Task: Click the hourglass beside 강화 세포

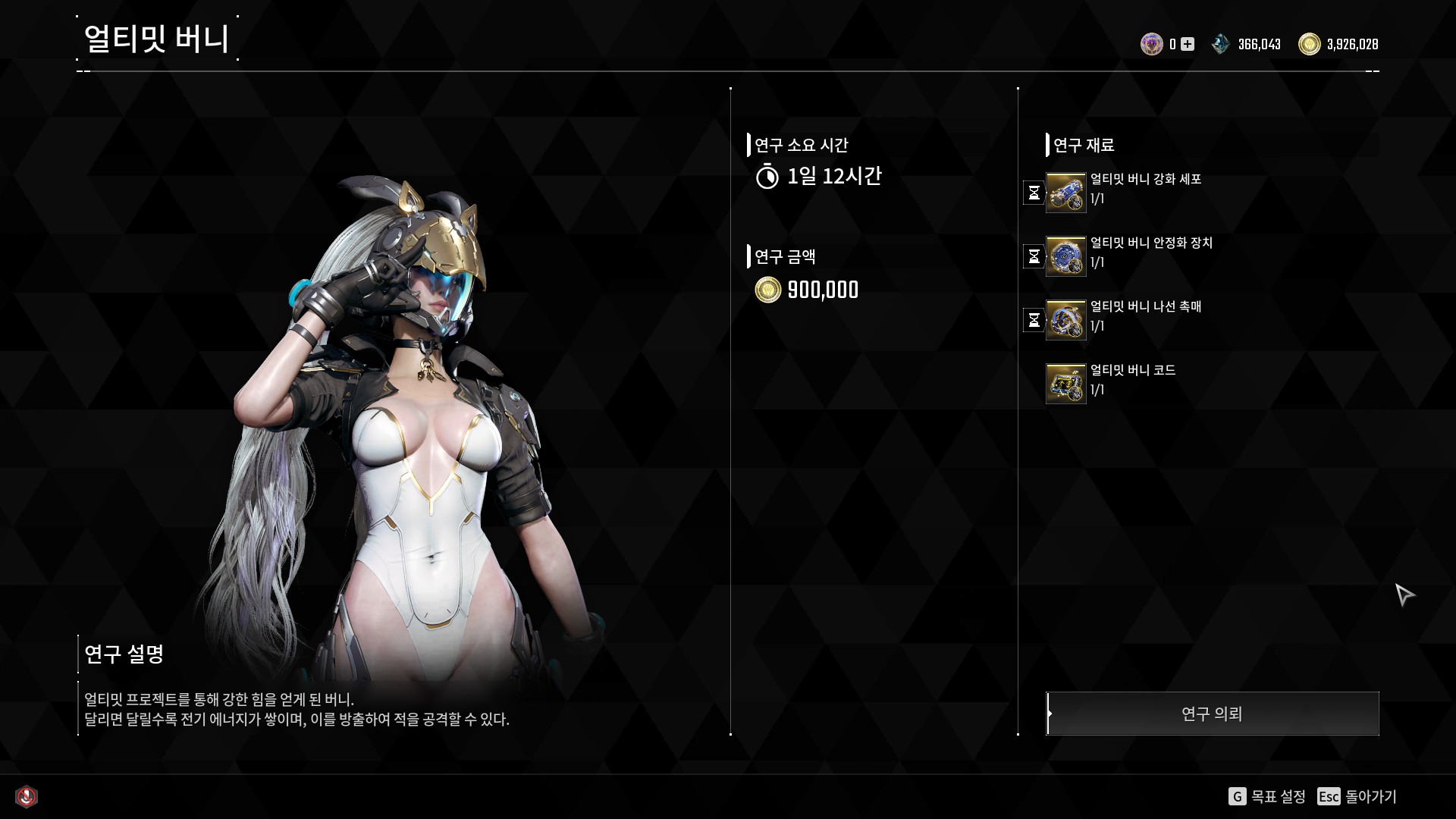Action: click(x=1034, y=193)
